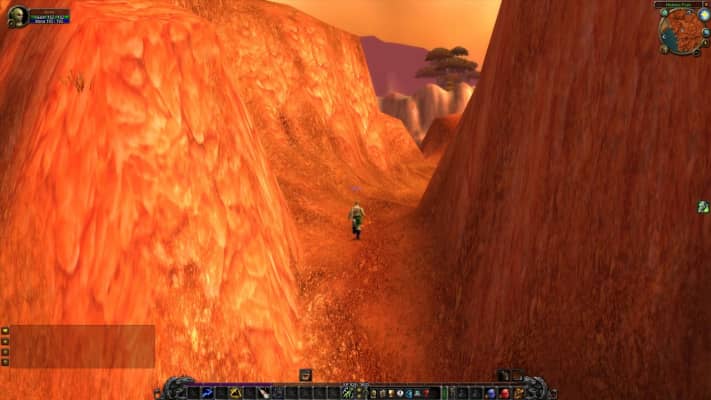Click the green icon on the right screen edge
711x400 pixels.
[703, 206]
